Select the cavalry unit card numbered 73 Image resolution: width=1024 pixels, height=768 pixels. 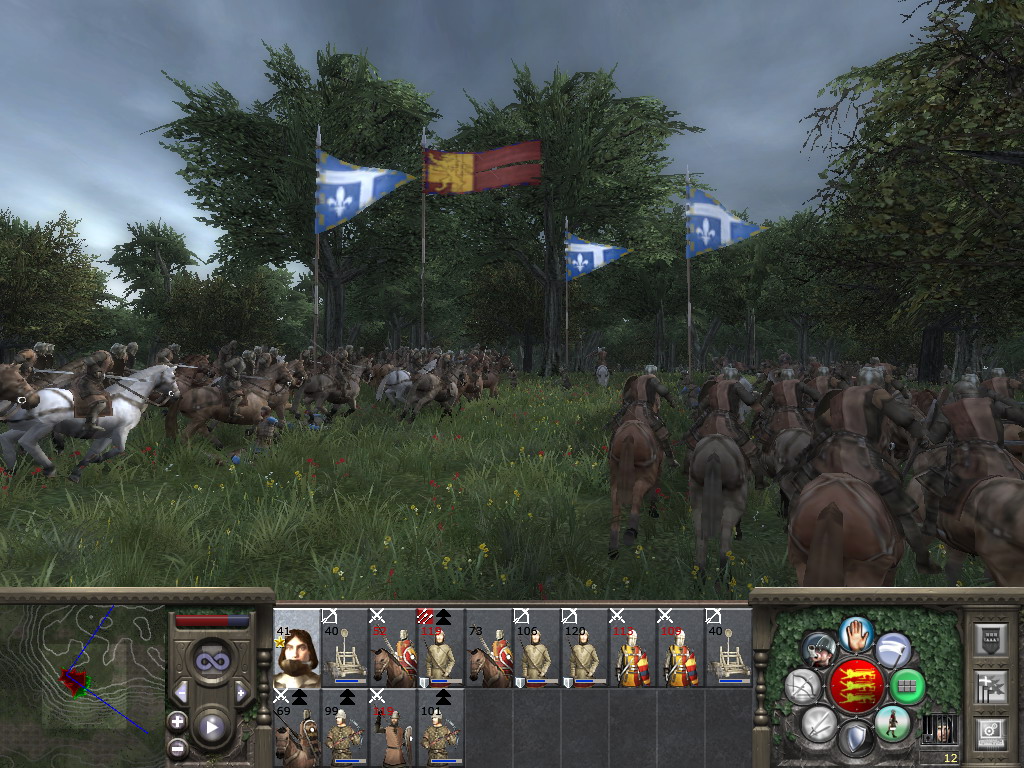point(489,647)
